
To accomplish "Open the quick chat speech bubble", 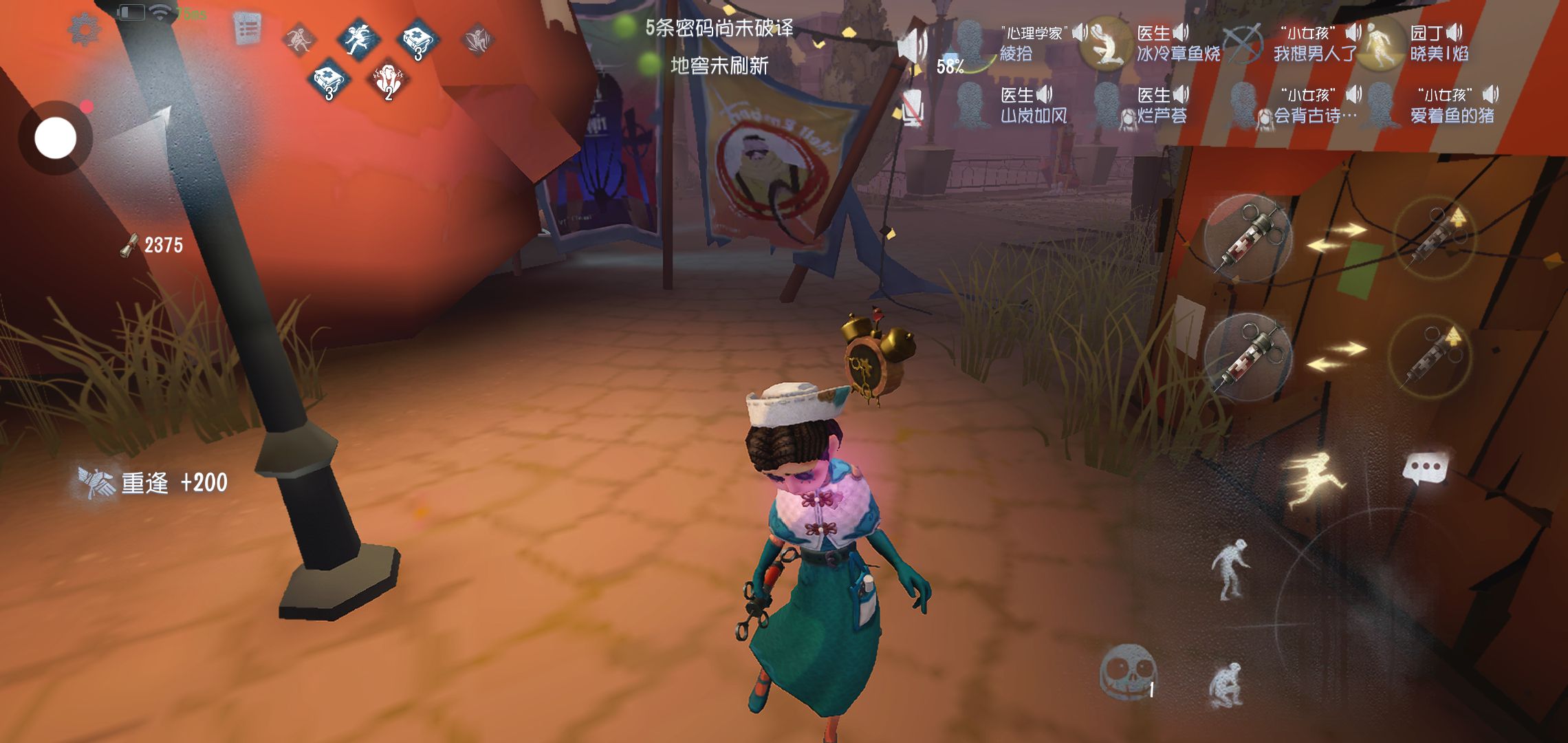I will point(1425,470).
